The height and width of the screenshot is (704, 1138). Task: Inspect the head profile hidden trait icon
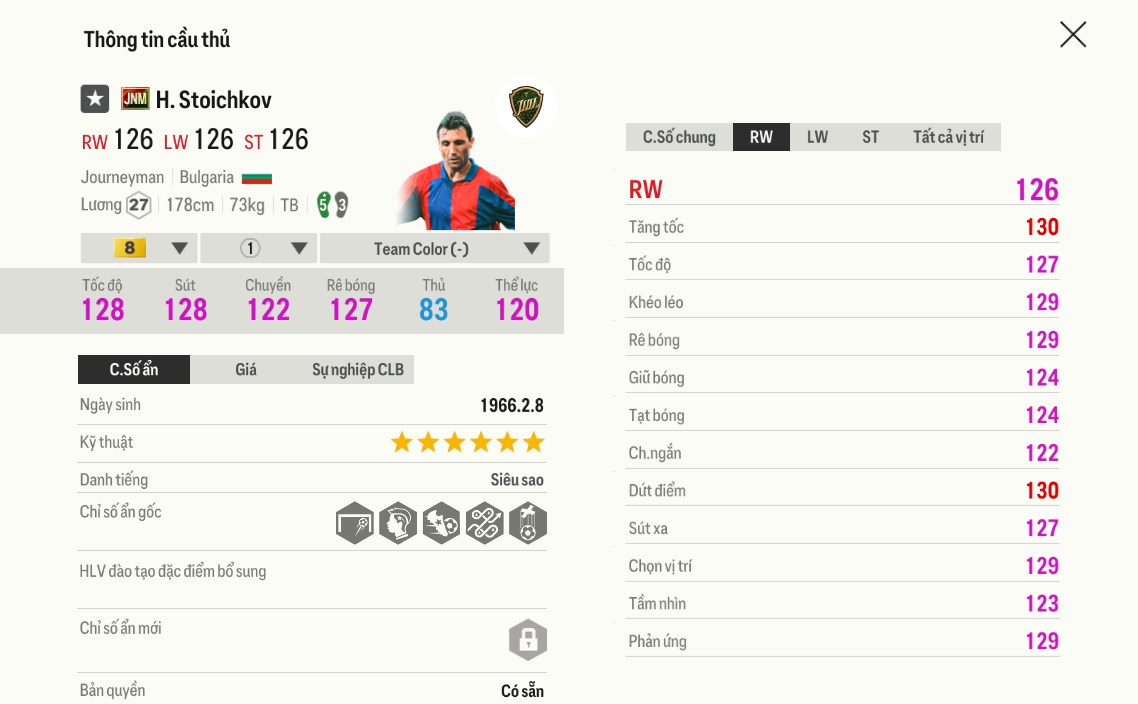398,523
